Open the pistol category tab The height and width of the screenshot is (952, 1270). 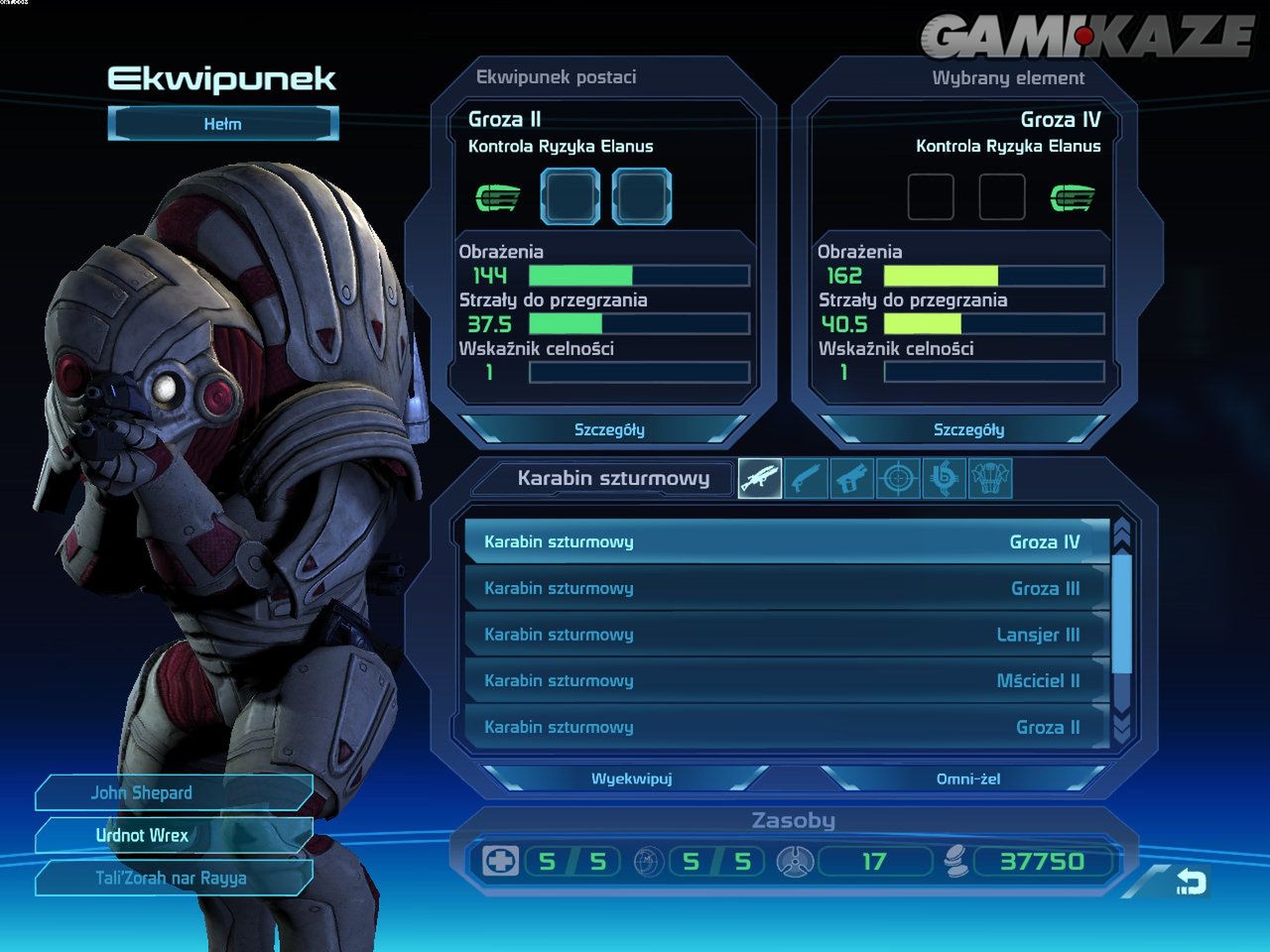[x=851, y=479]
